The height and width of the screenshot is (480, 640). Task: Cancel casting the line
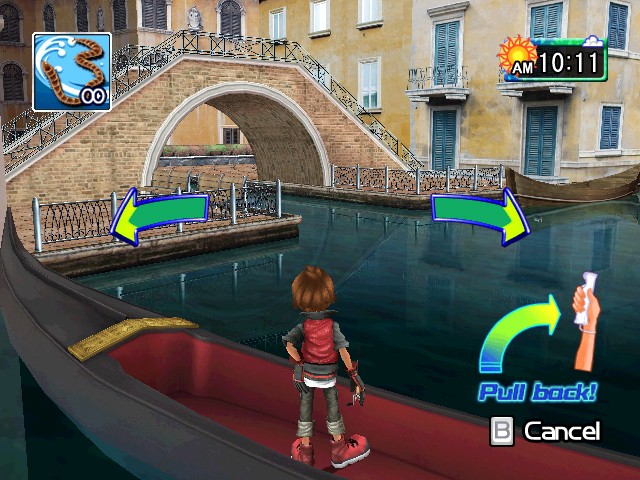tap(546, 431)
